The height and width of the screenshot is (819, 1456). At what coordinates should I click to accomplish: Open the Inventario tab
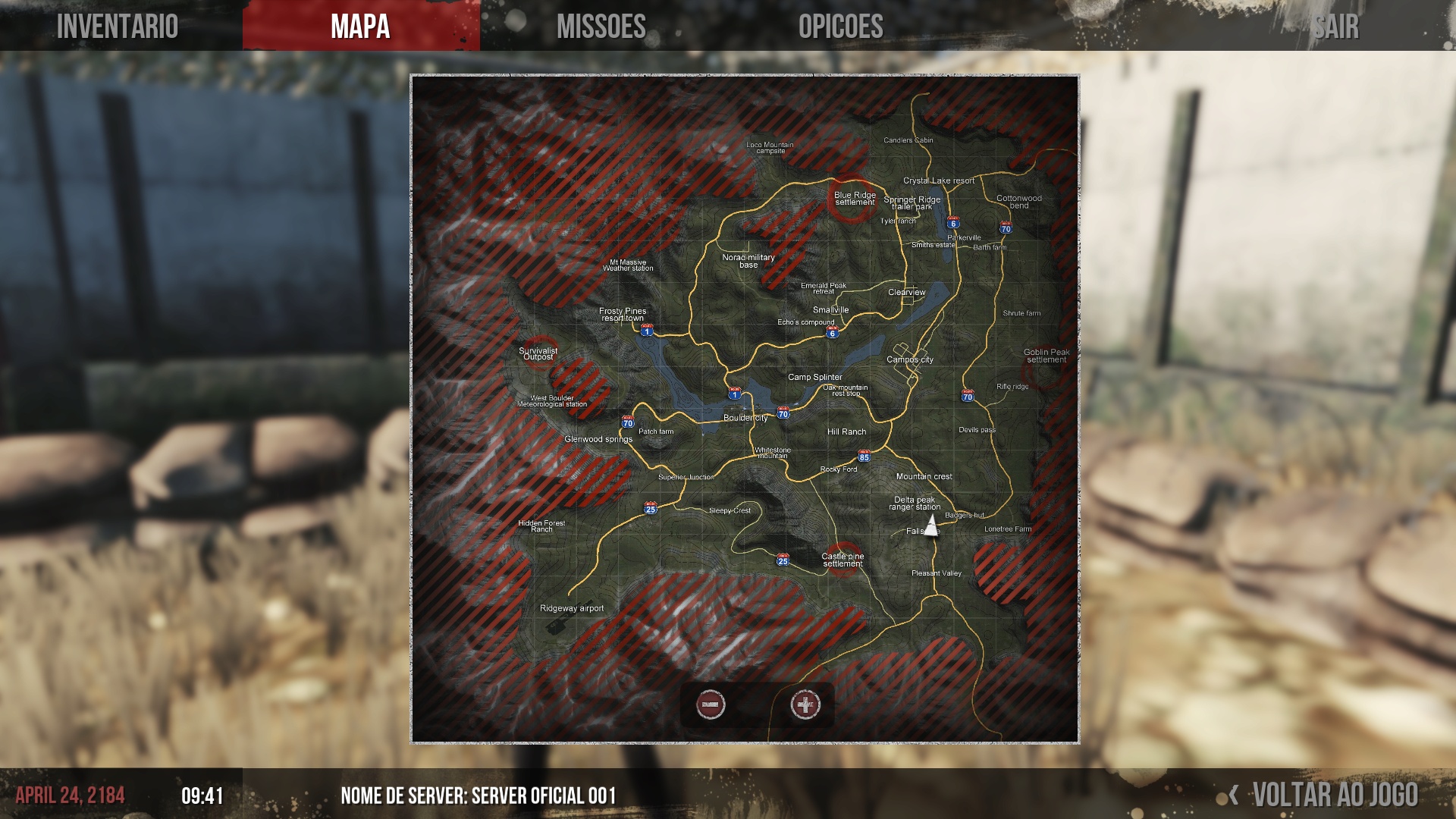point(118,27)
